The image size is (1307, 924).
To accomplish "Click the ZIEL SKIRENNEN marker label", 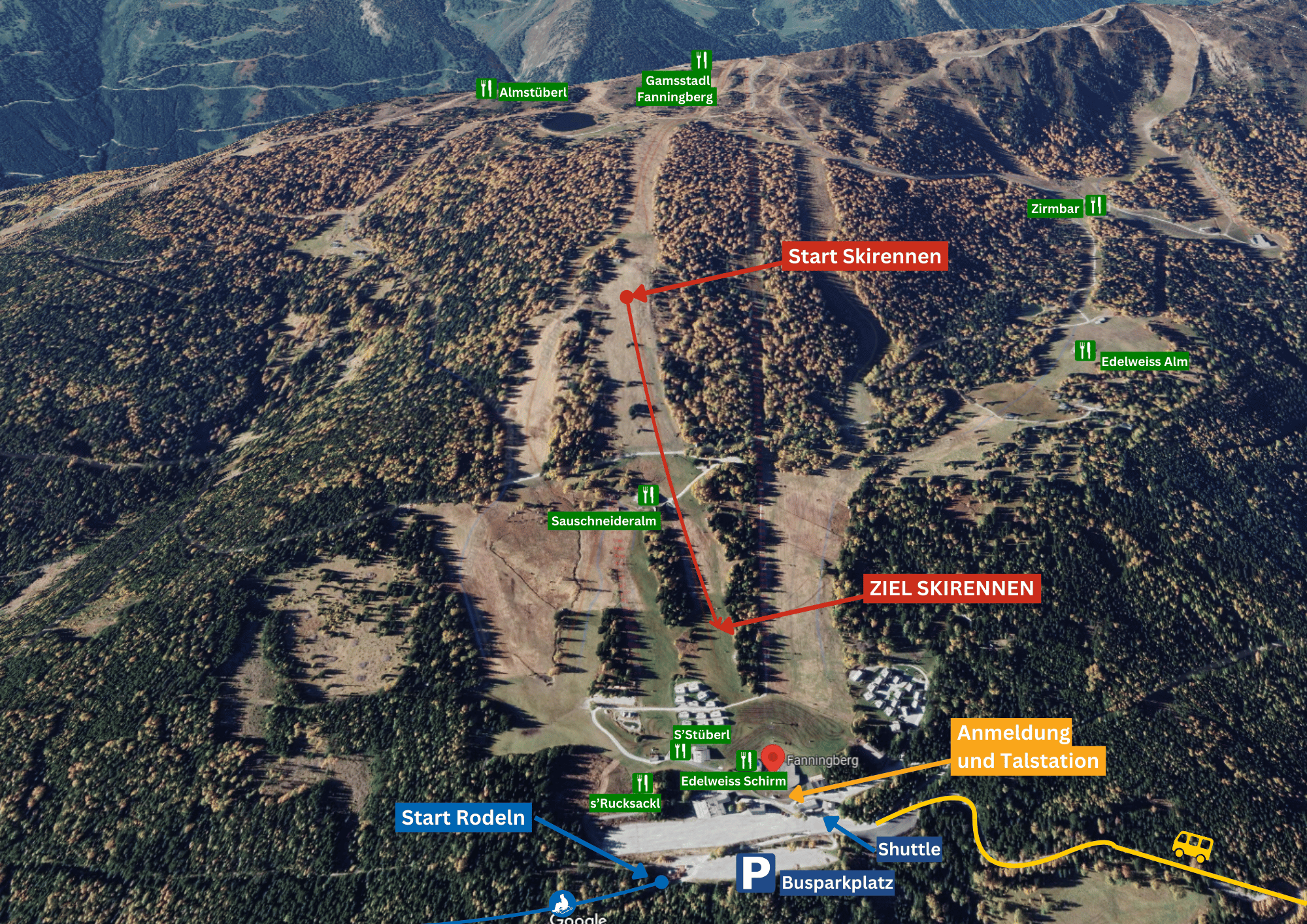I will [x=951, y=588].
